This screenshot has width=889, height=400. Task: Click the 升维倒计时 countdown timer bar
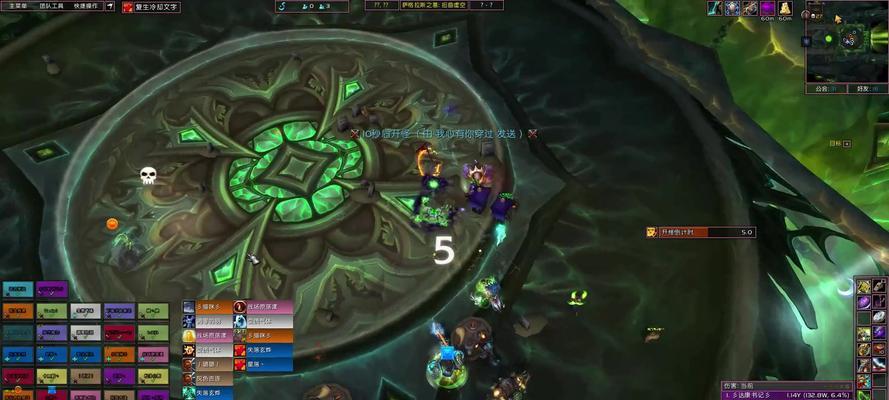699,232
